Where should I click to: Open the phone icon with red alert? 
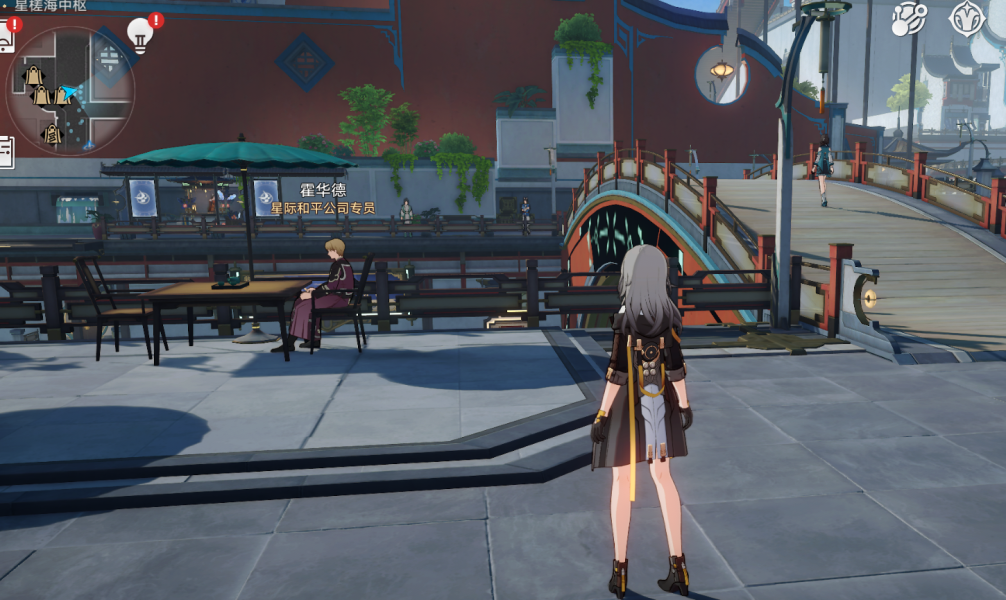click(5, 38)
